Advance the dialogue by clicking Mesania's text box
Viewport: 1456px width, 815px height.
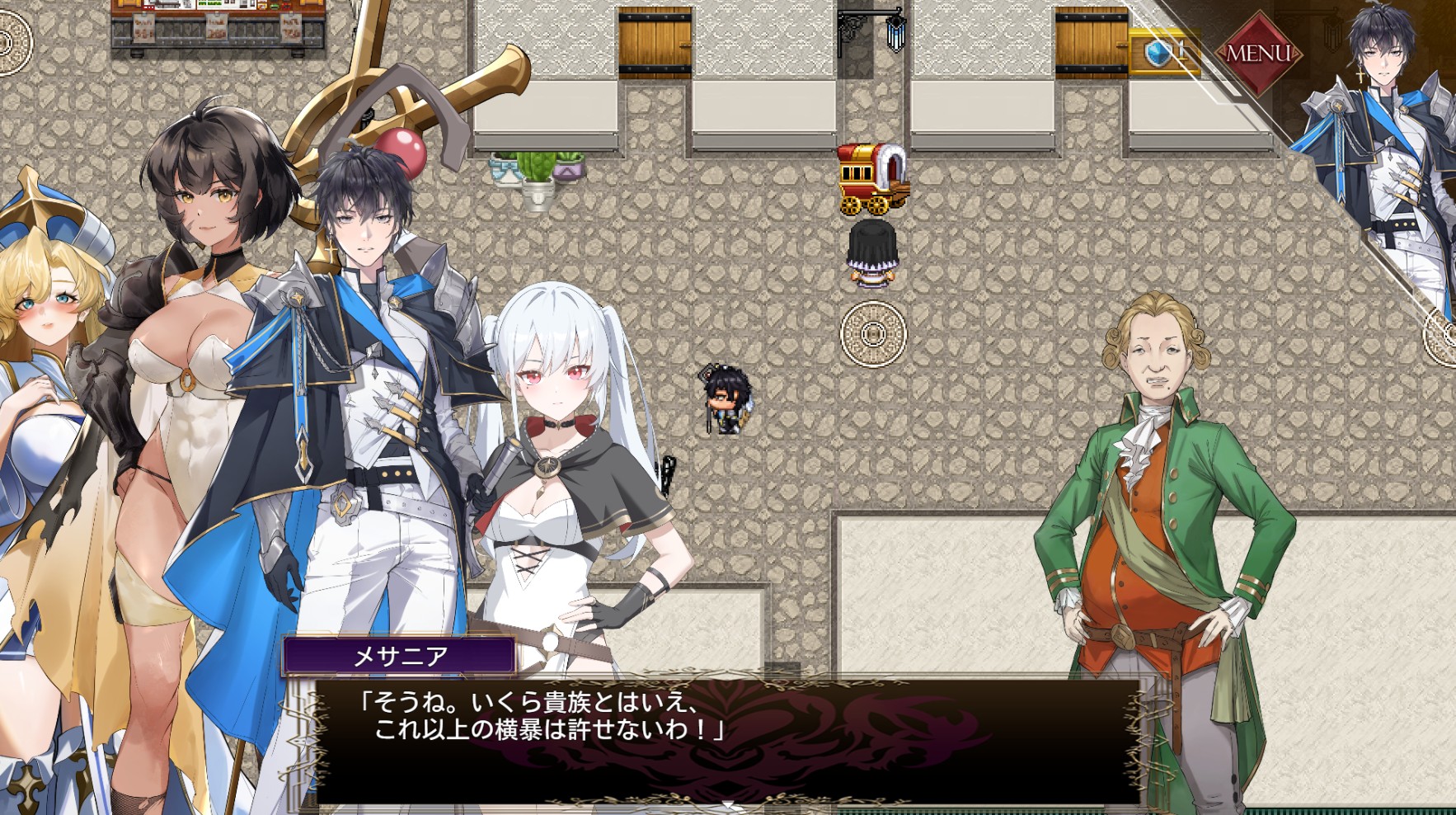coord(726,738)
